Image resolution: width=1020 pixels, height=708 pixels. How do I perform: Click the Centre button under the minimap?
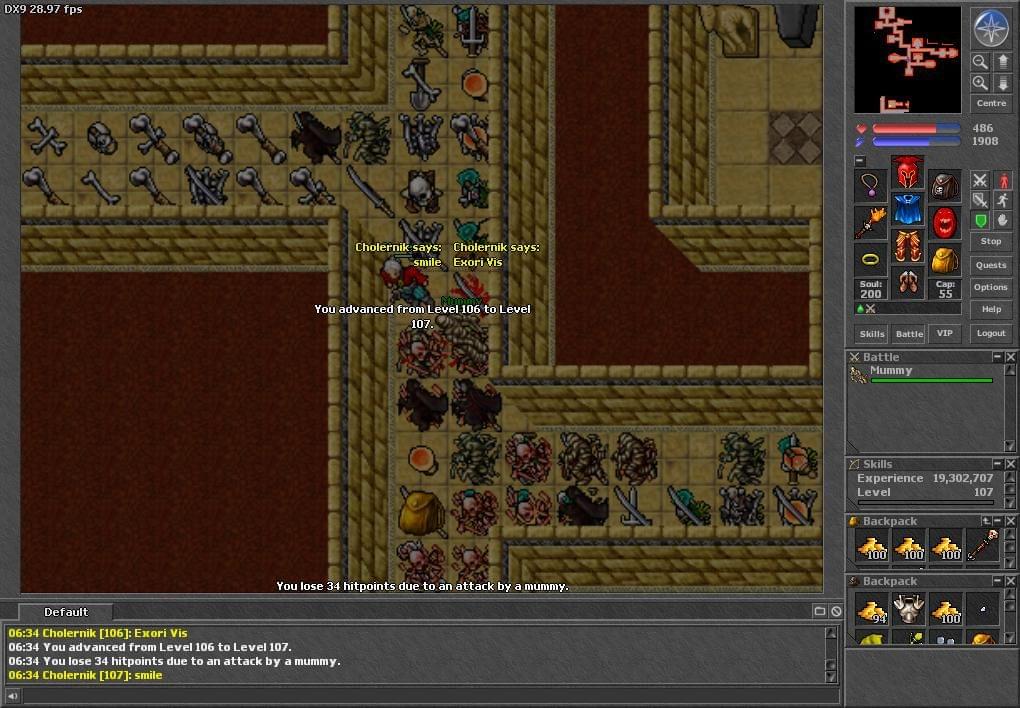pyautogui.click(x=991, y=103)
